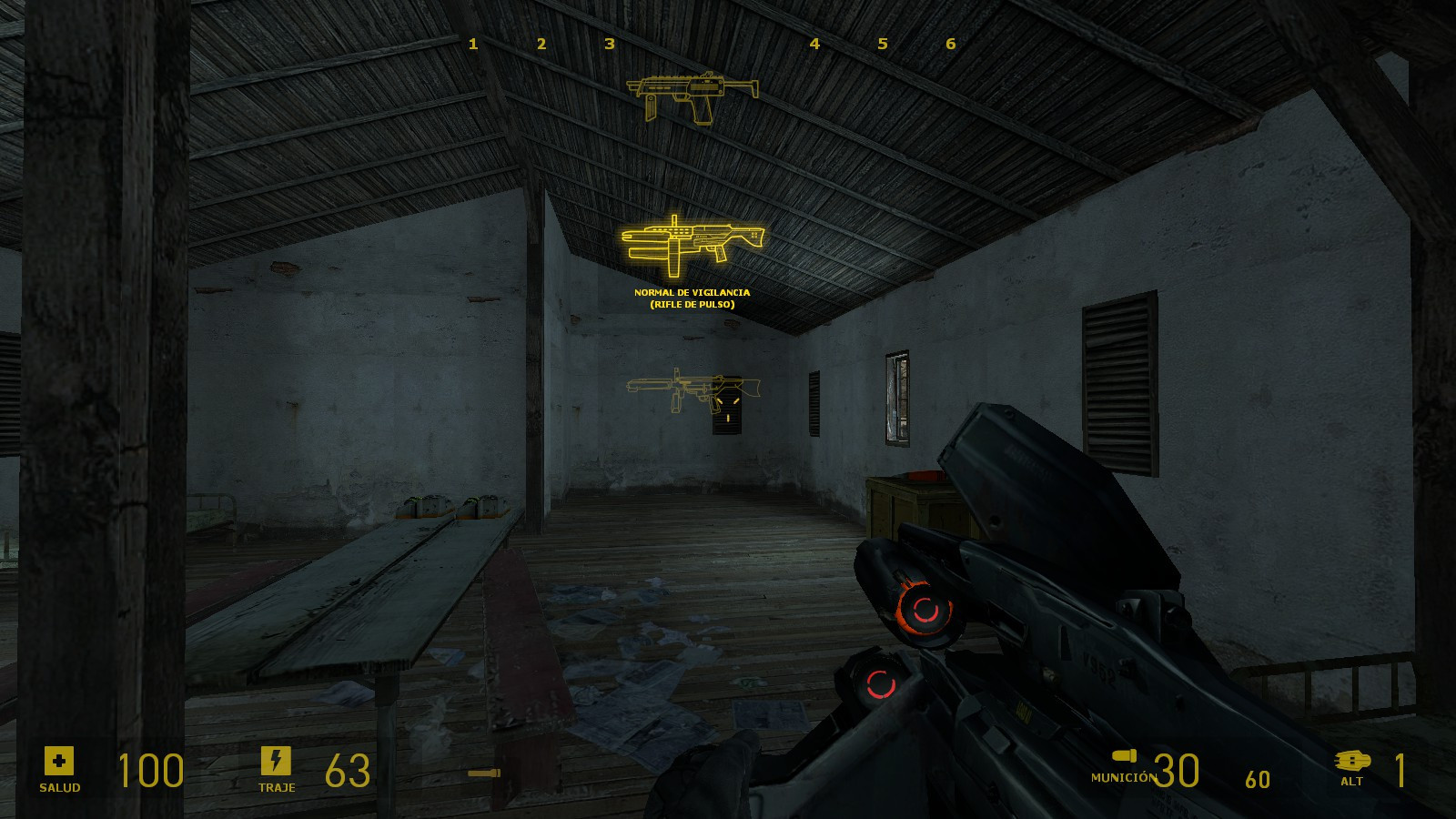Image resolution: width=1456 pixels, height=819 pixels.
Task: Toggle weapon slot 6 open
Action: pyautogui.click(x=950, y=42)
